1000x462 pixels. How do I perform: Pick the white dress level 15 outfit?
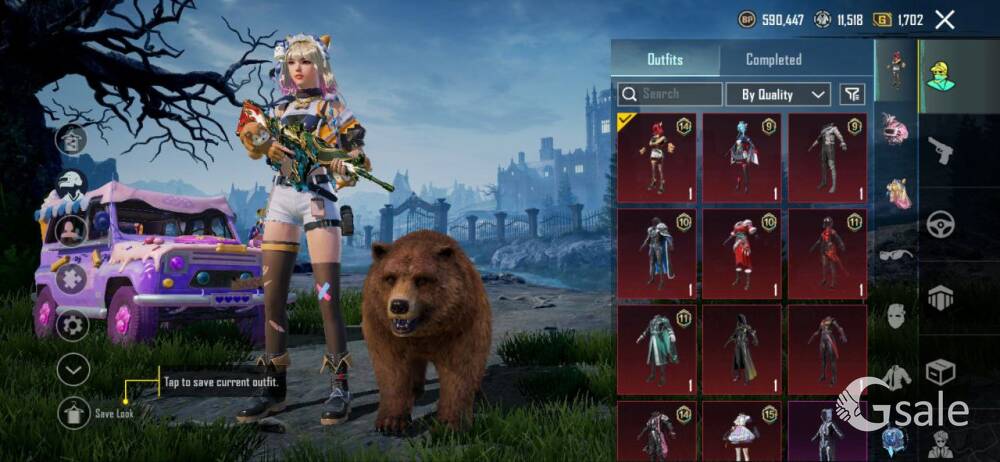[x=742, y=432]
